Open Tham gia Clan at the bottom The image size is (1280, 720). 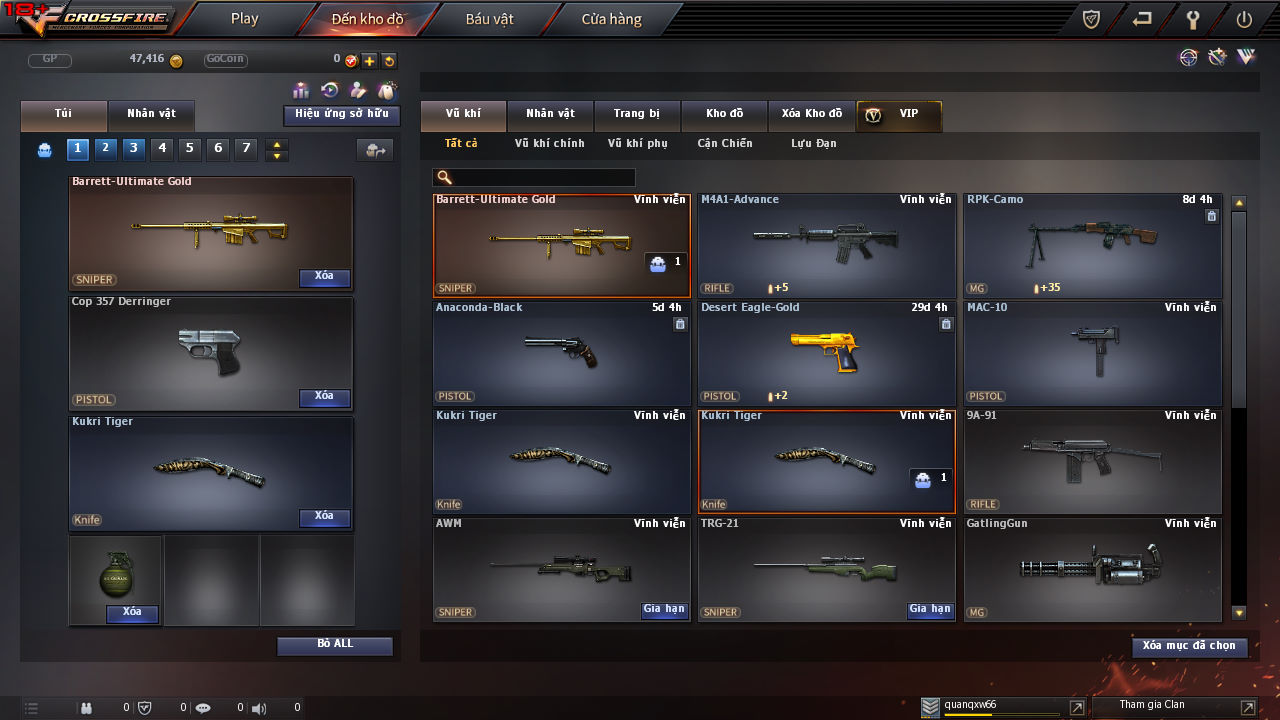click(x=1151, y=706)
